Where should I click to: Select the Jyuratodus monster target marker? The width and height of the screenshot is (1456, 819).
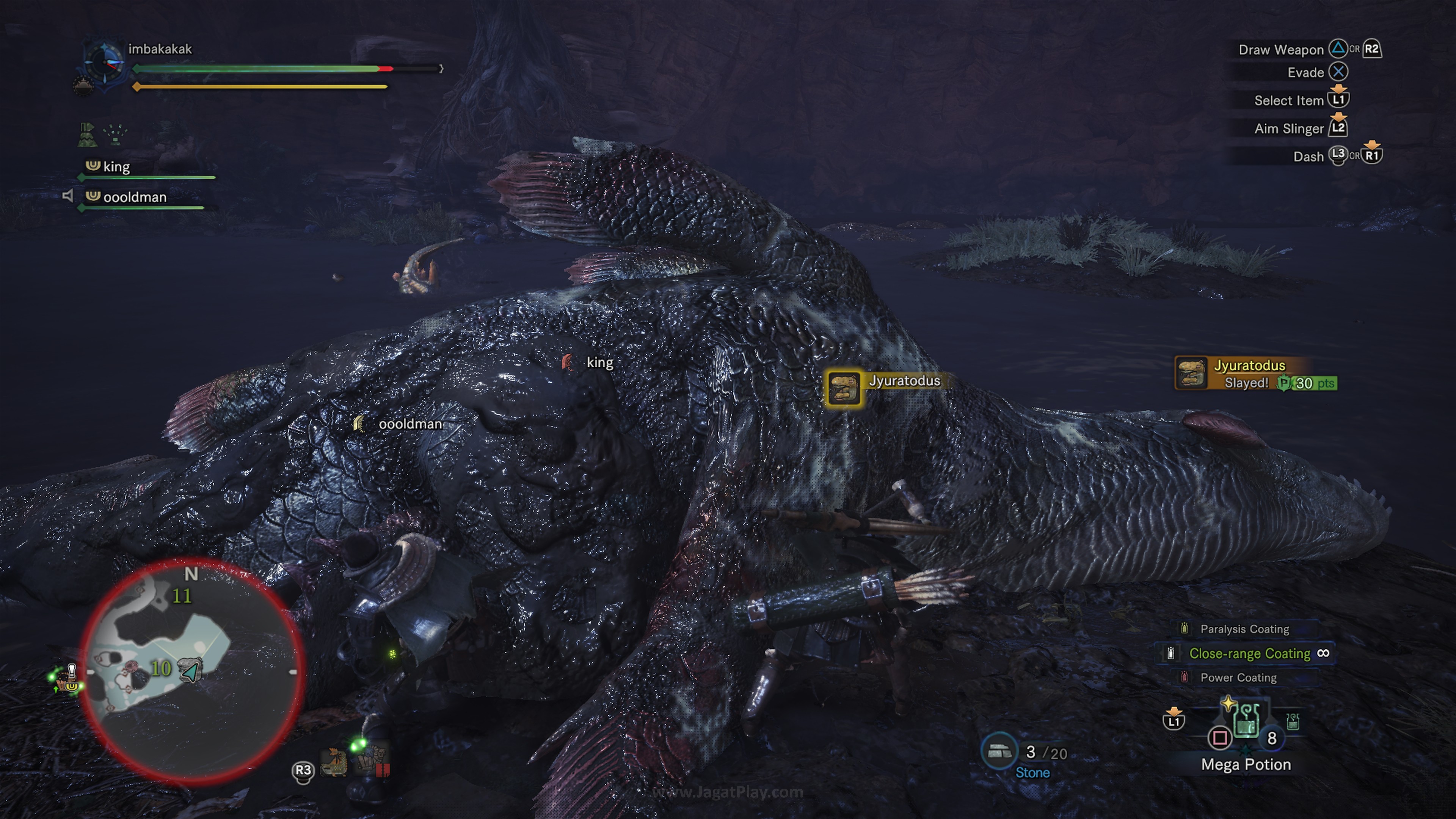click(x=843, y=388)
